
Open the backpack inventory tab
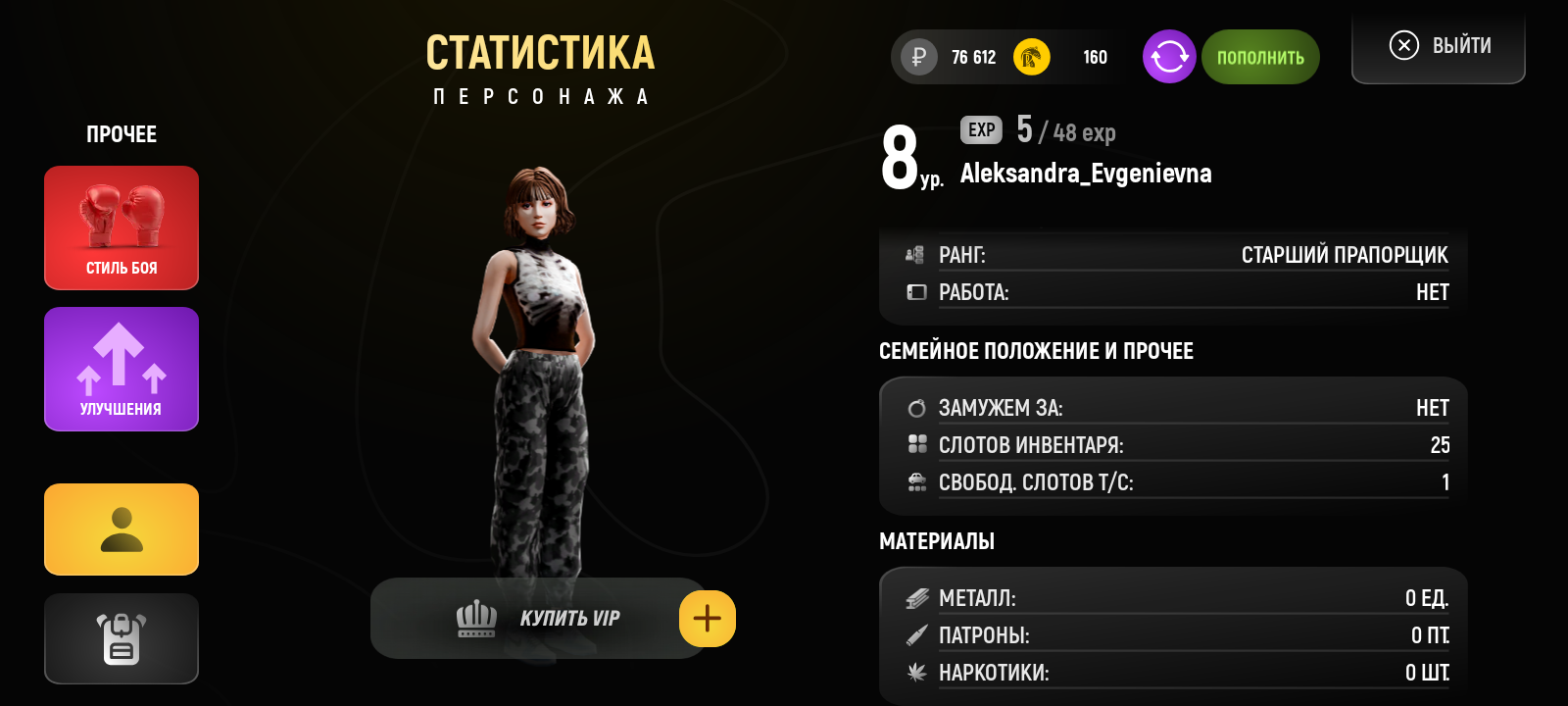point(122,638)
